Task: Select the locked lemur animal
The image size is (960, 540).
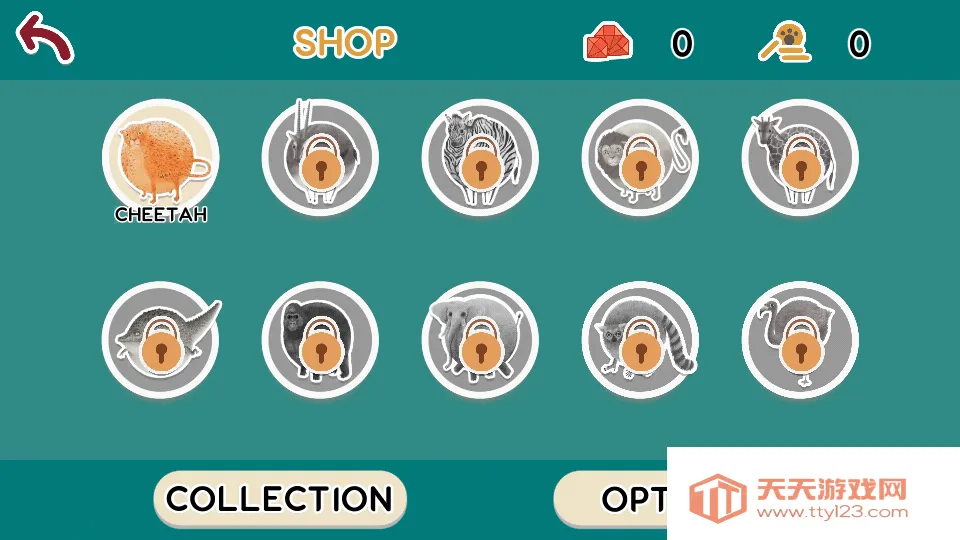Action: (x=640, y=340)
